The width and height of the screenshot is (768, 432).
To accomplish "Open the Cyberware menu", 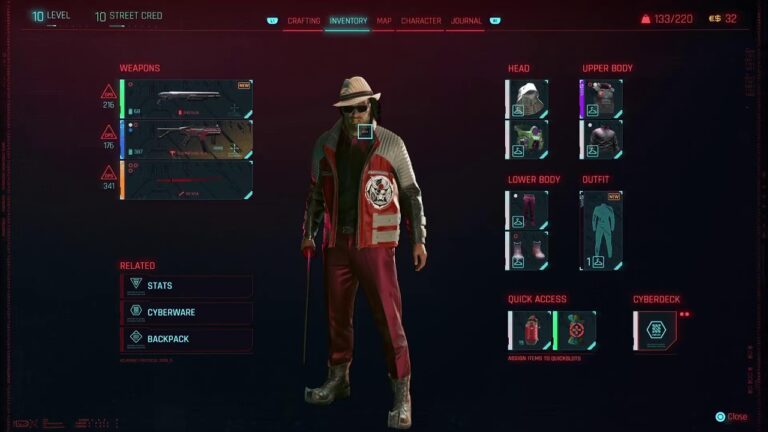I will point(186,312).
